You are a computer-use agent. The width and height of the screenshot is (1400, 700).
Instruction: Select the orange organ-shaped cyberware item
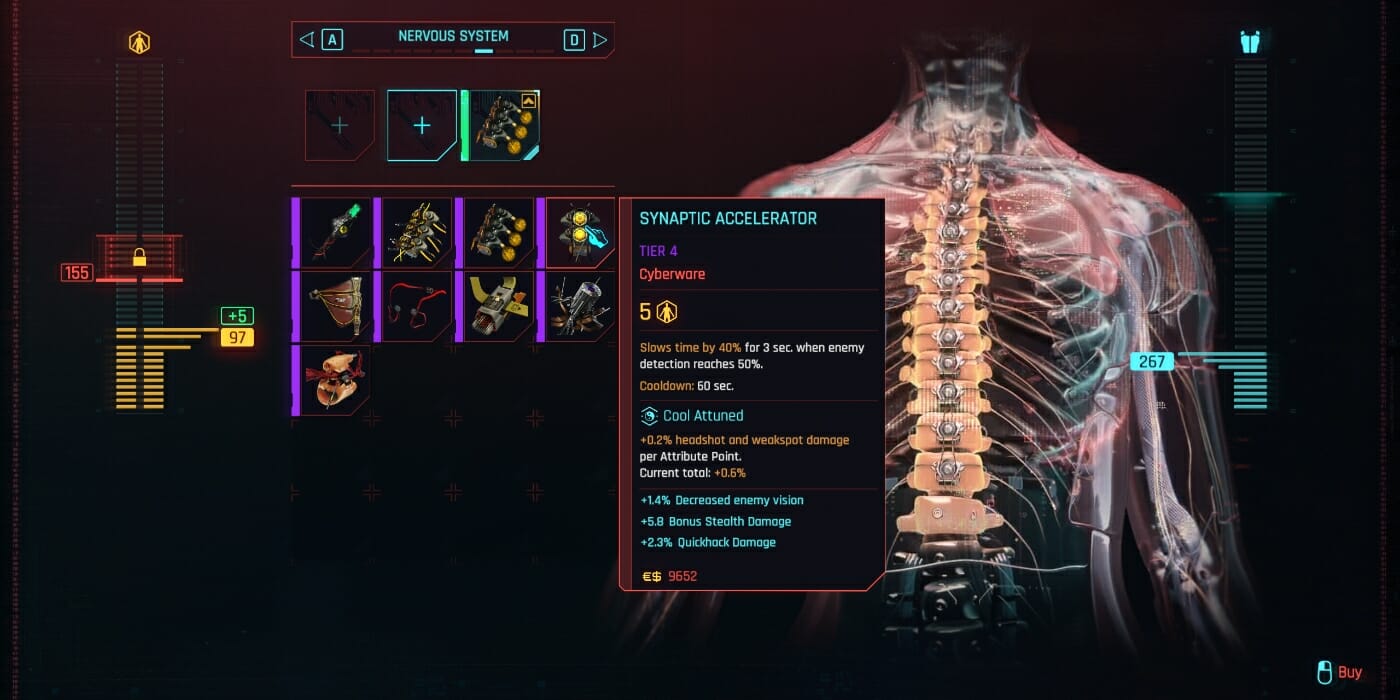(336, 380)
